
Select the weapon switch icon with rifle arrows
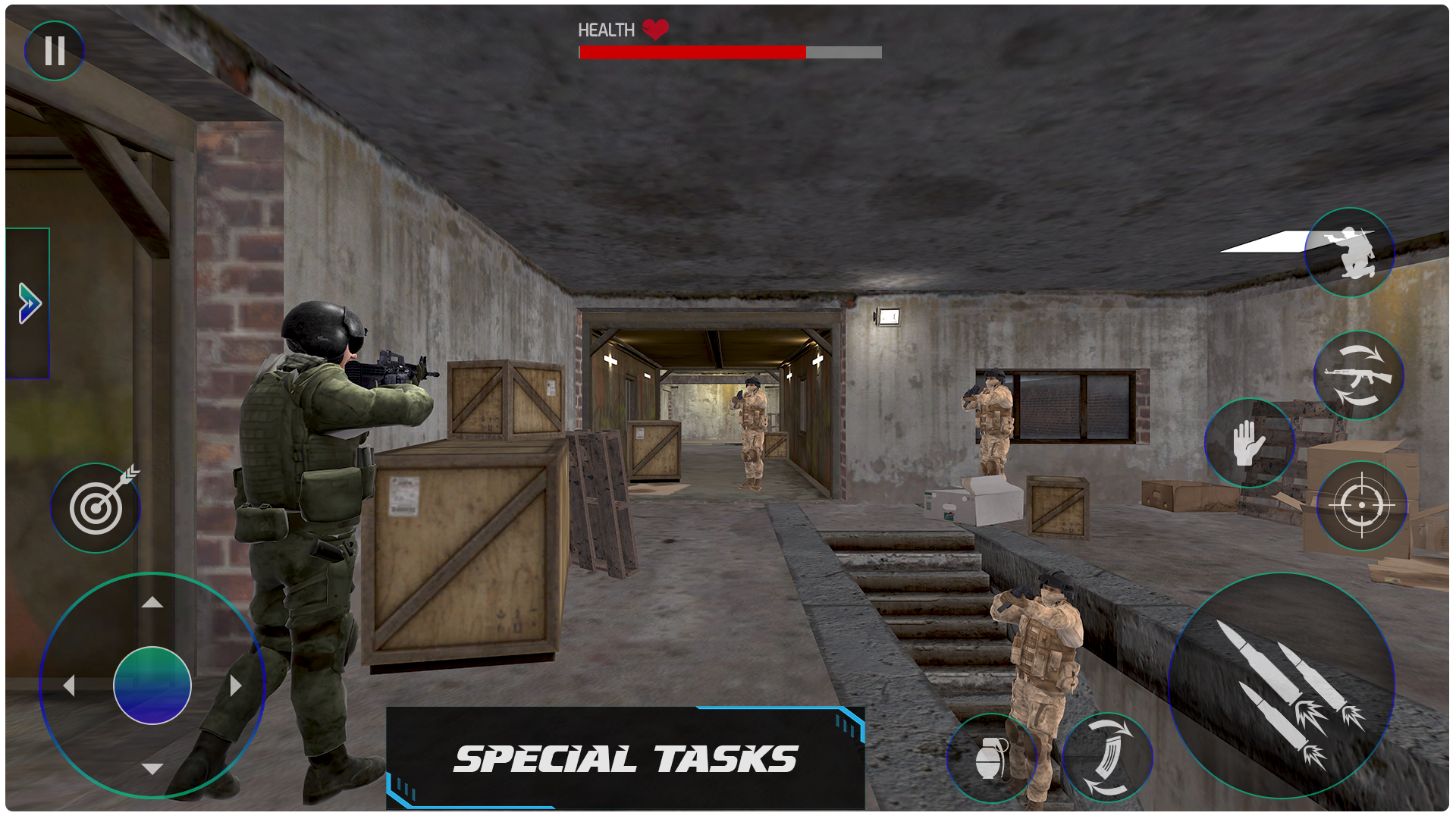pos(1357,375)
